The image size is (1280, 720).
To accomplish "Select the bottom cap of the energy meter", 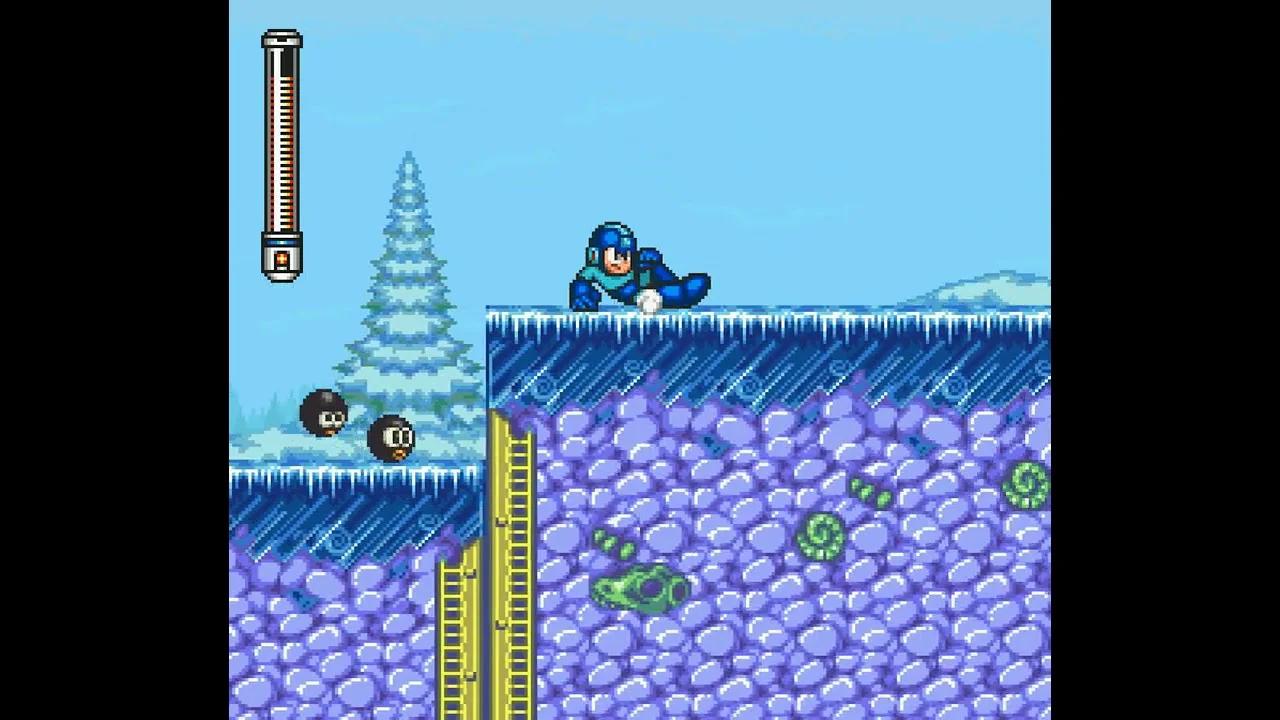I will [x=280, y=262].
